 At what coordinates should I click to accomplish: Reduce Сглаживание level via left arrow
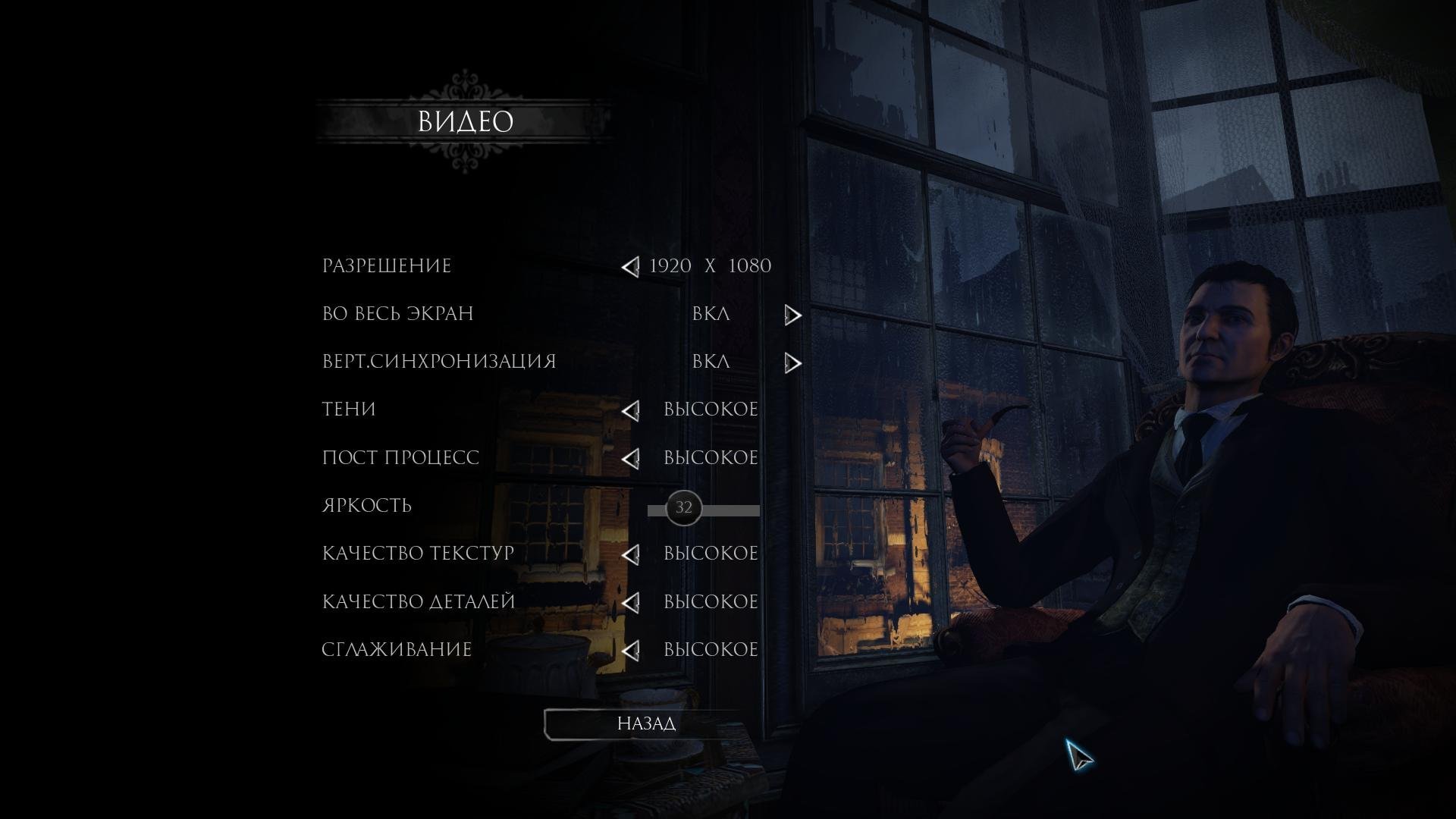(x=630, y=651)
